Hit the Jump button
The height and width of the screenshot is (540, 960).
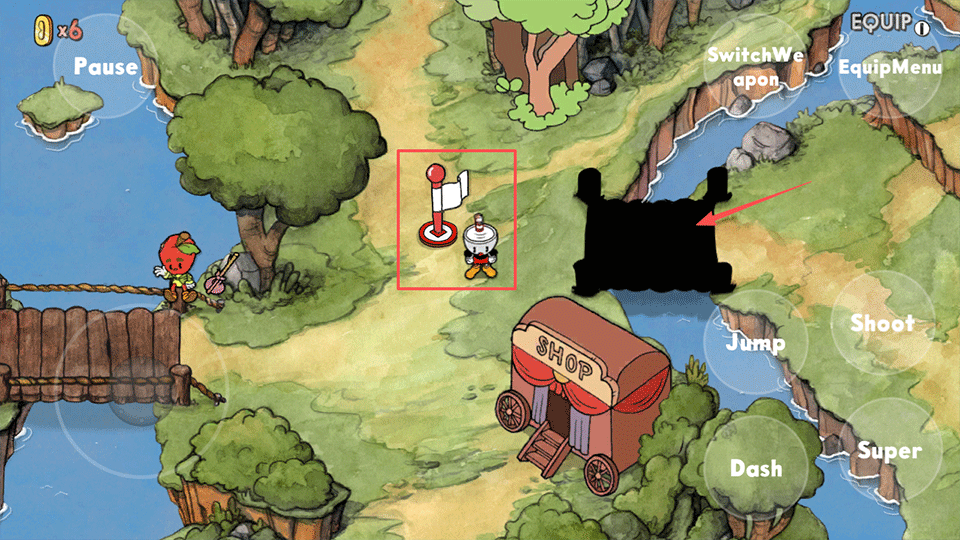[755, 343]
